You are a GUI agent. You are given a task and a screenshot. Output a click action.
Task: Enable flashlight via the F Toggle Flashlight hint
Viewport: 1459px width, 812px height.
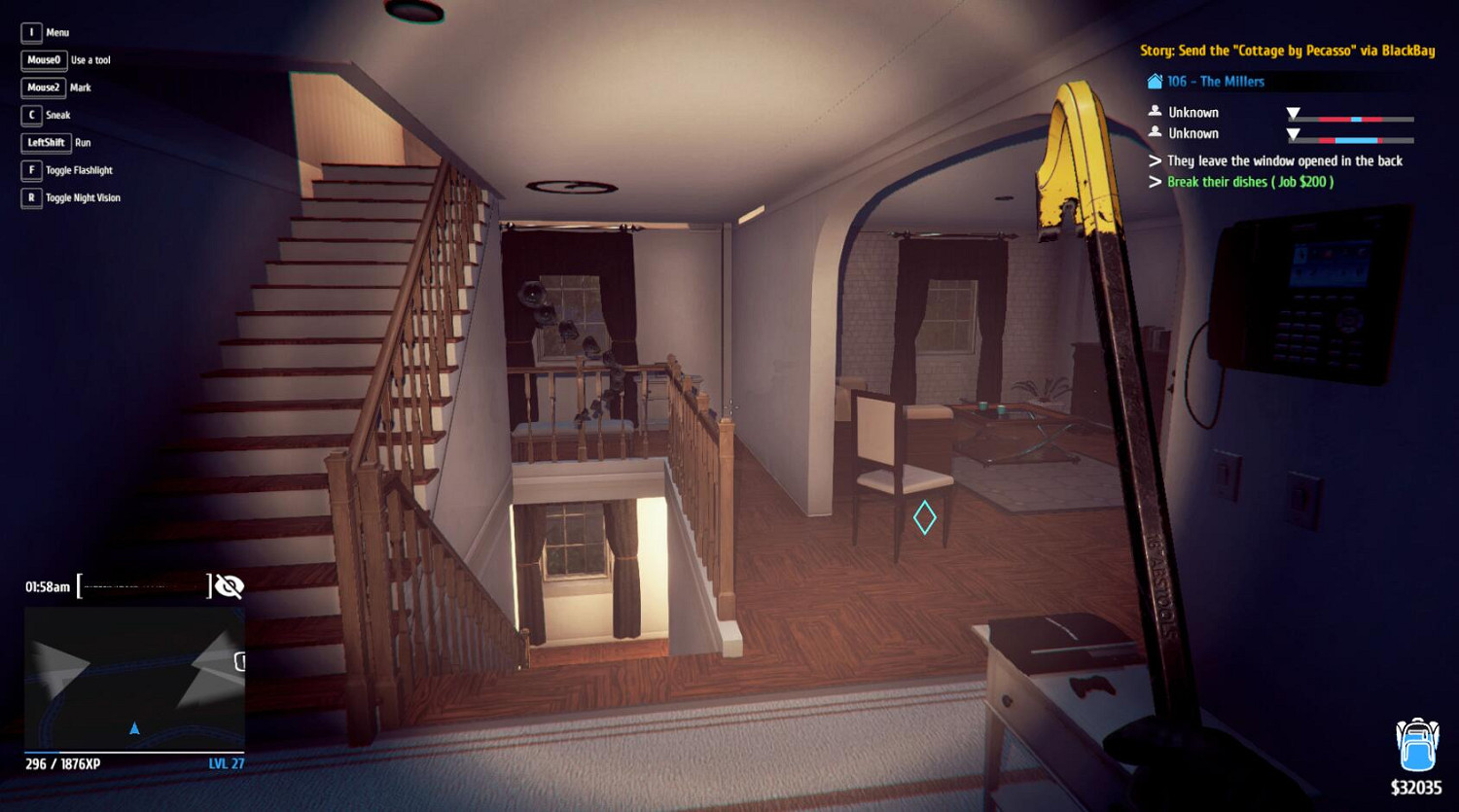click(x=30, y=170)
